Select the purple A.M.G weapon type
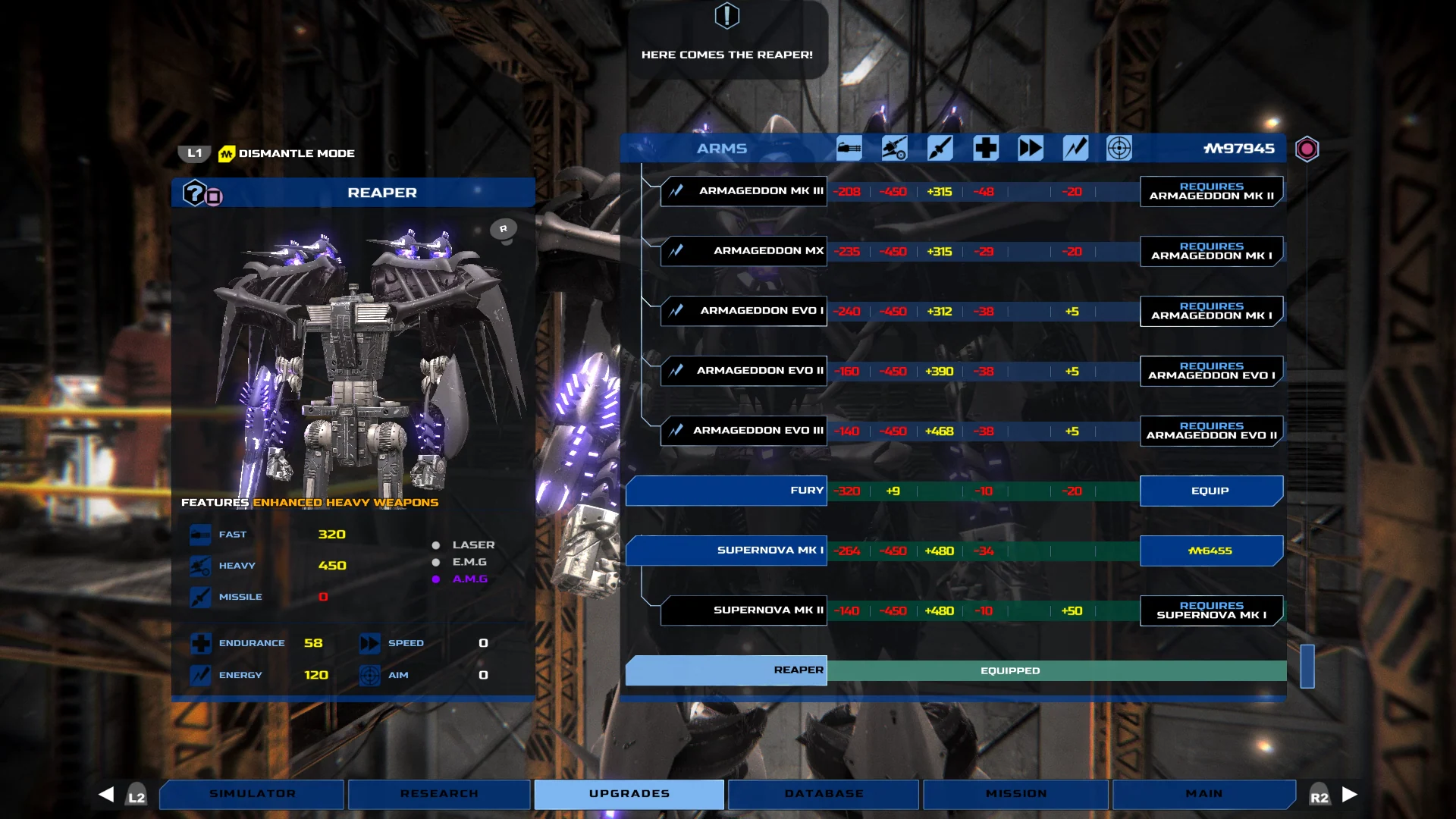The height and width of the screenshot is (819, 1456). tap(436, 579)
